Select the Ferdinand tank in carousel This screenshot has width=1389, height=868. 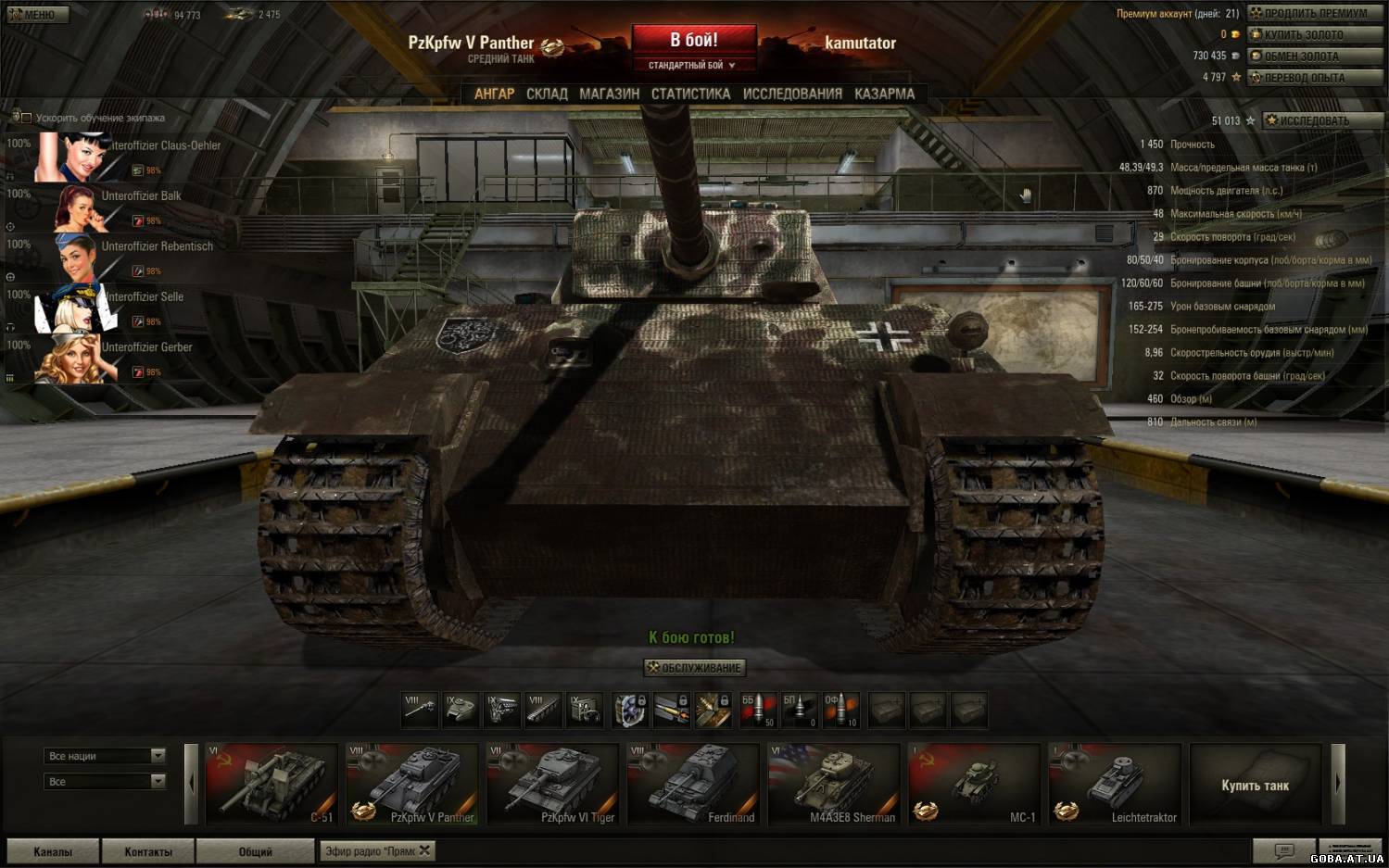692,785
